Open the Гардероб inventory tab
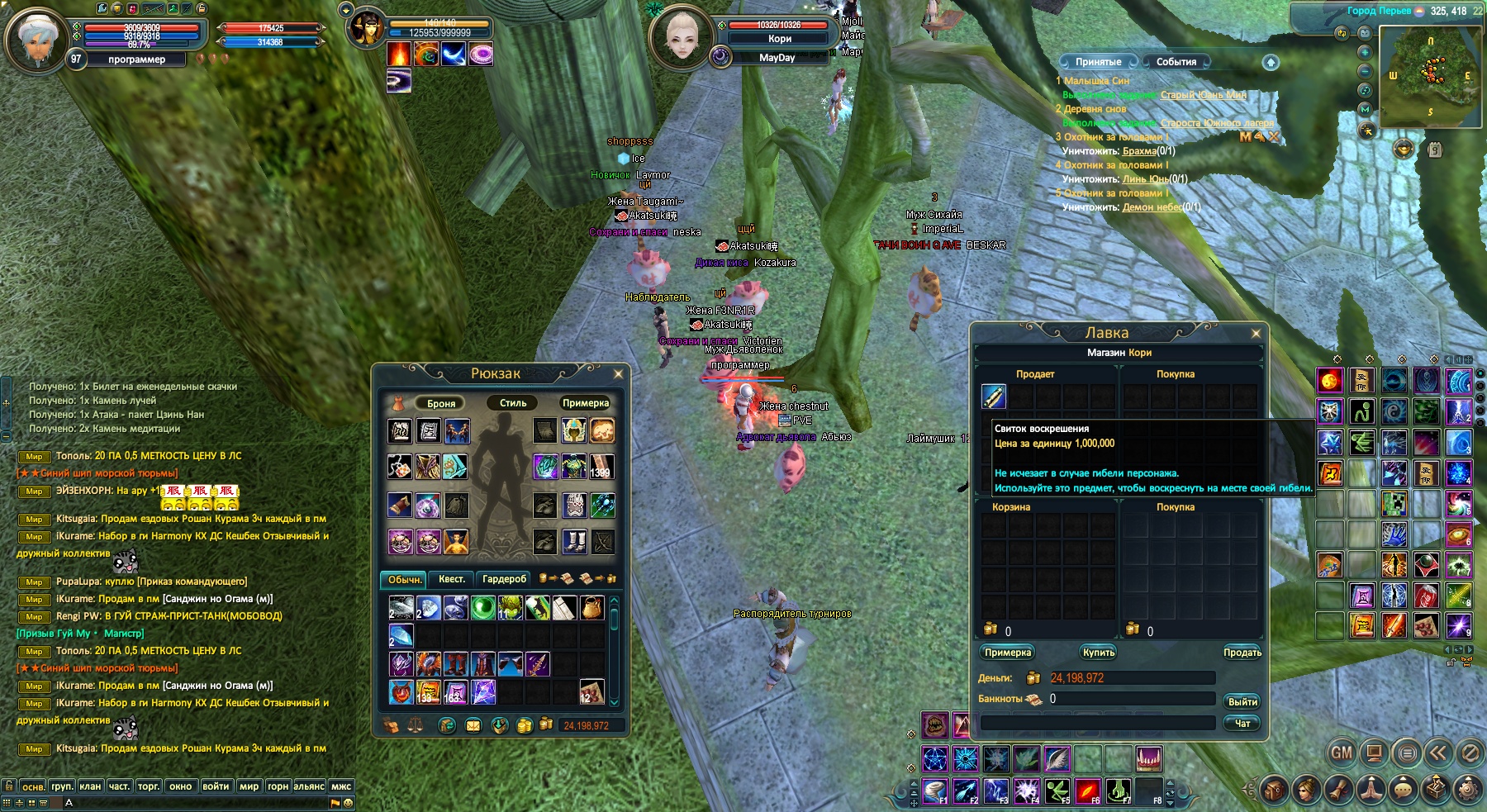Screen dimensions: 1487x812 pyautogui.click(x=504, y=579)
